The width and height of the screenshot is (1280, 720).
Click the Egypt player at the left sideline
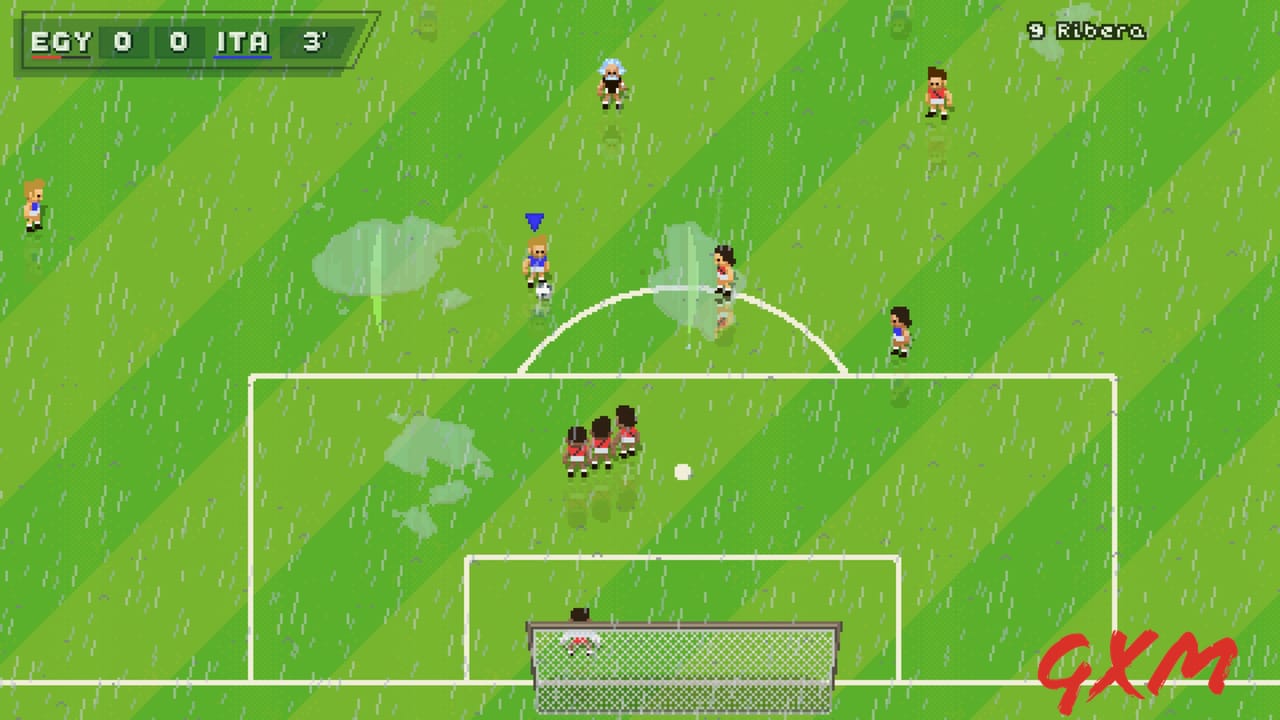coord(32,205)
